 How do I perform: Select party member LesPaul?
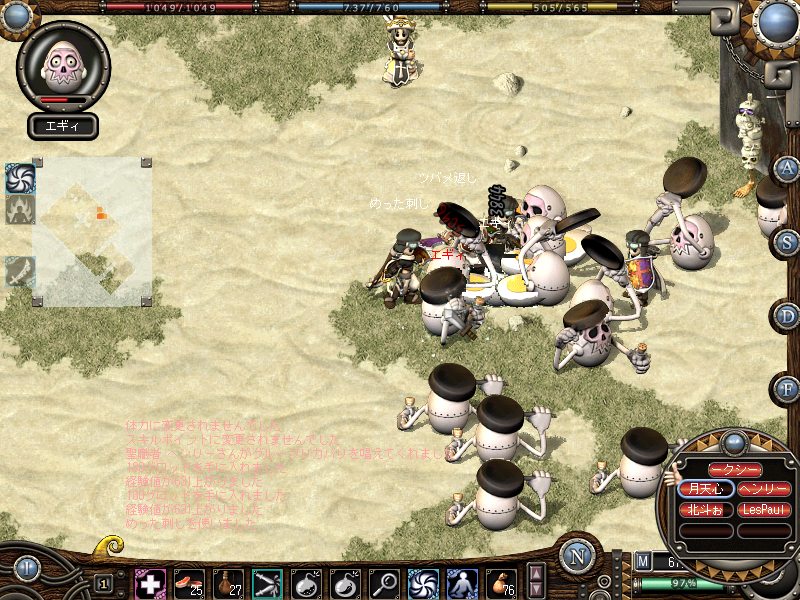(x=765, y=509)
